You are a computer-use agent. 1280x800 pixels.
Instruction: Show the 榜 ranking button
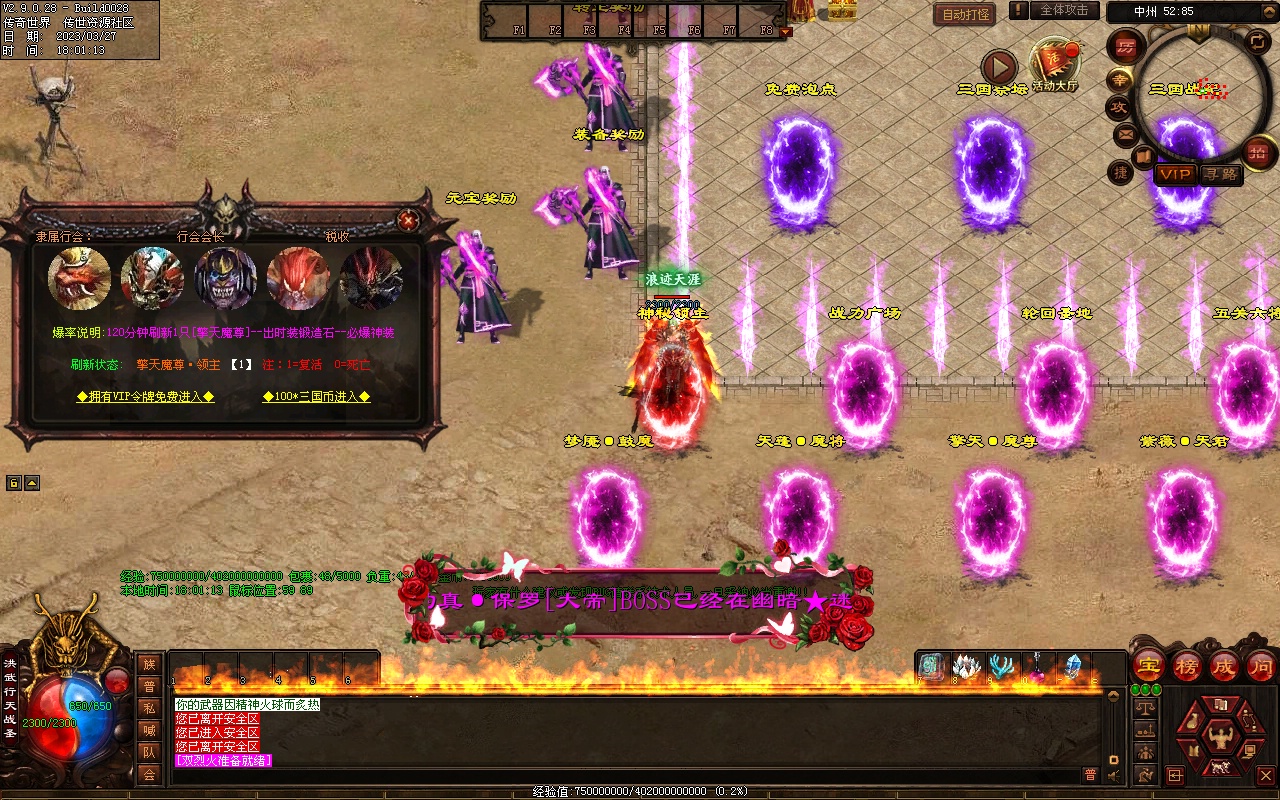1187,665
